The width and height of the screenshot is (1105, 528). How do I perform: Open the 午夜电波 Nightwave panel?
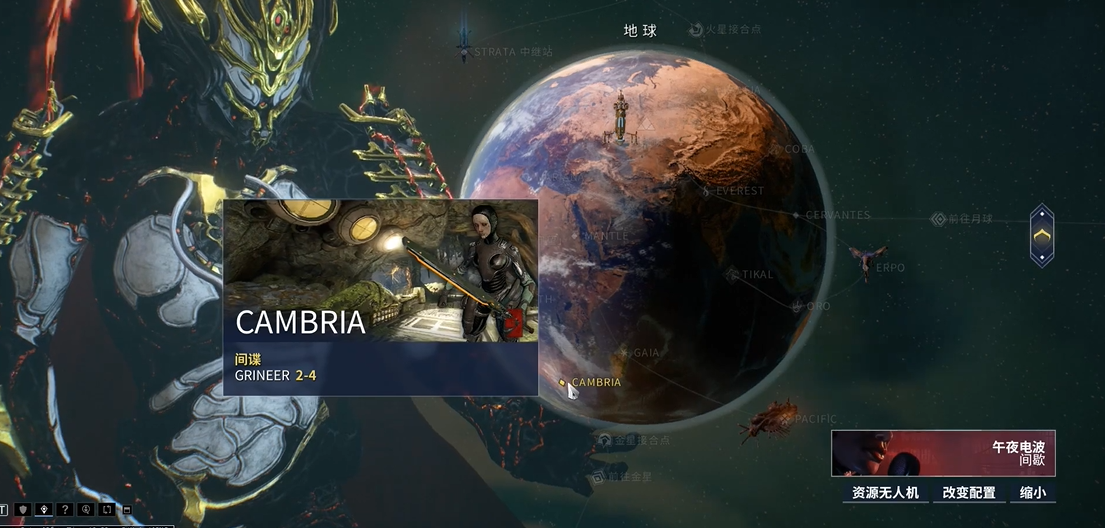point(943,453)
